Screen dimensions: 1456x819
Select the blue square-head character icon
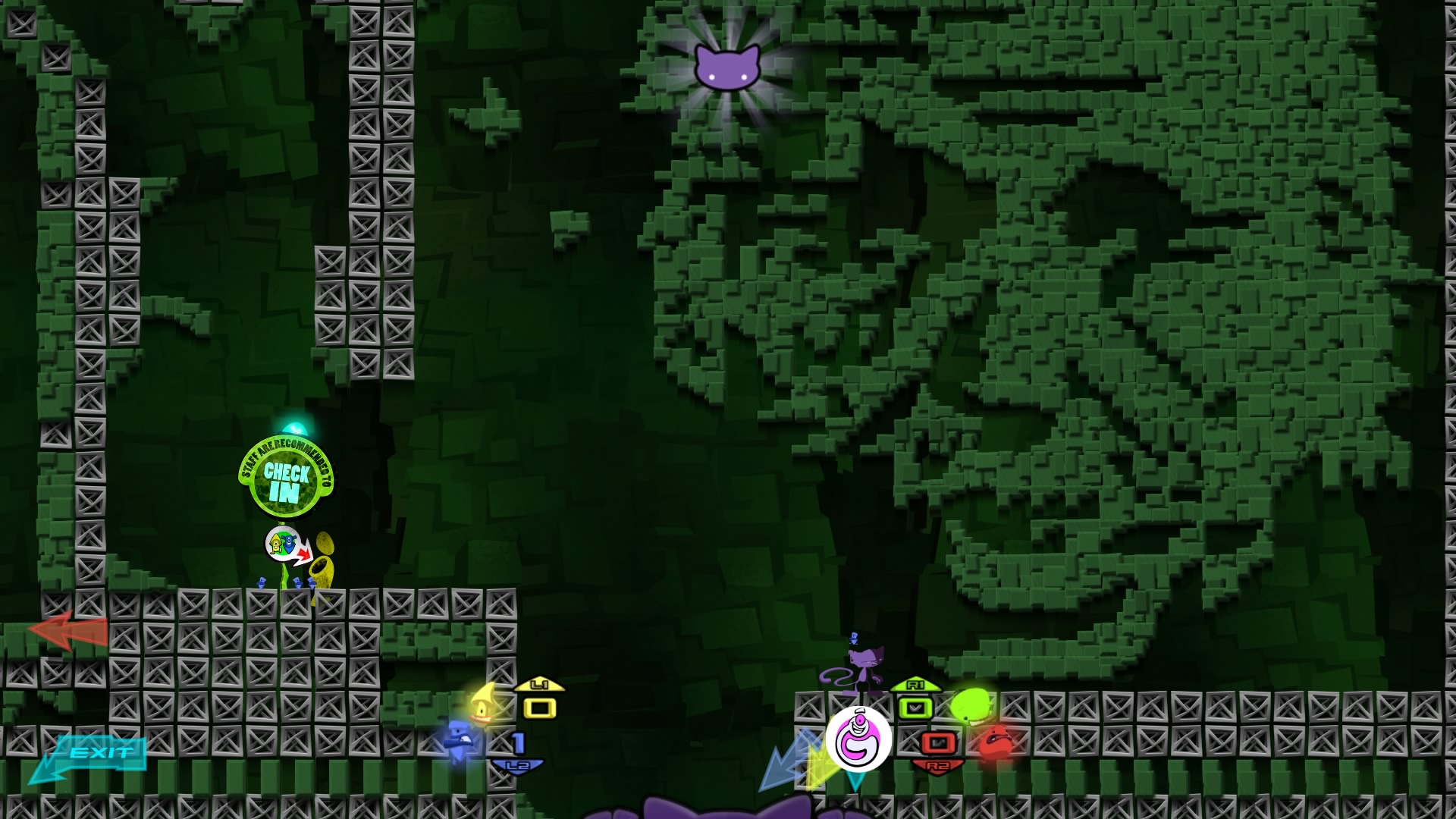click(x=460, y=740)
